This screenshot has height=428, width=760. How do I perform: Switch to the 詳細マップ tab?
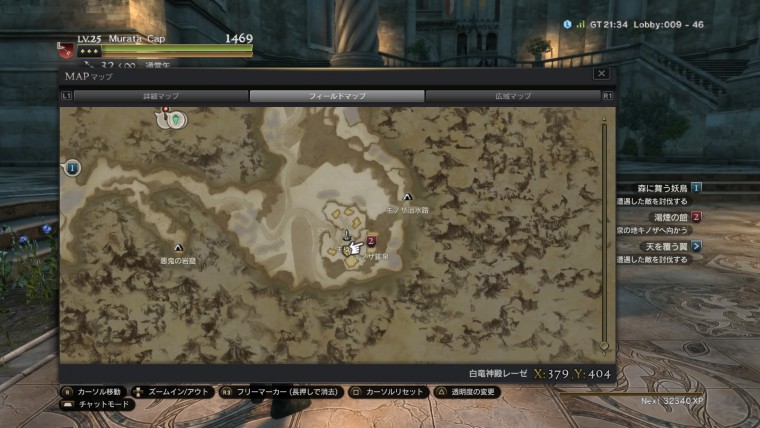point(161,96)
